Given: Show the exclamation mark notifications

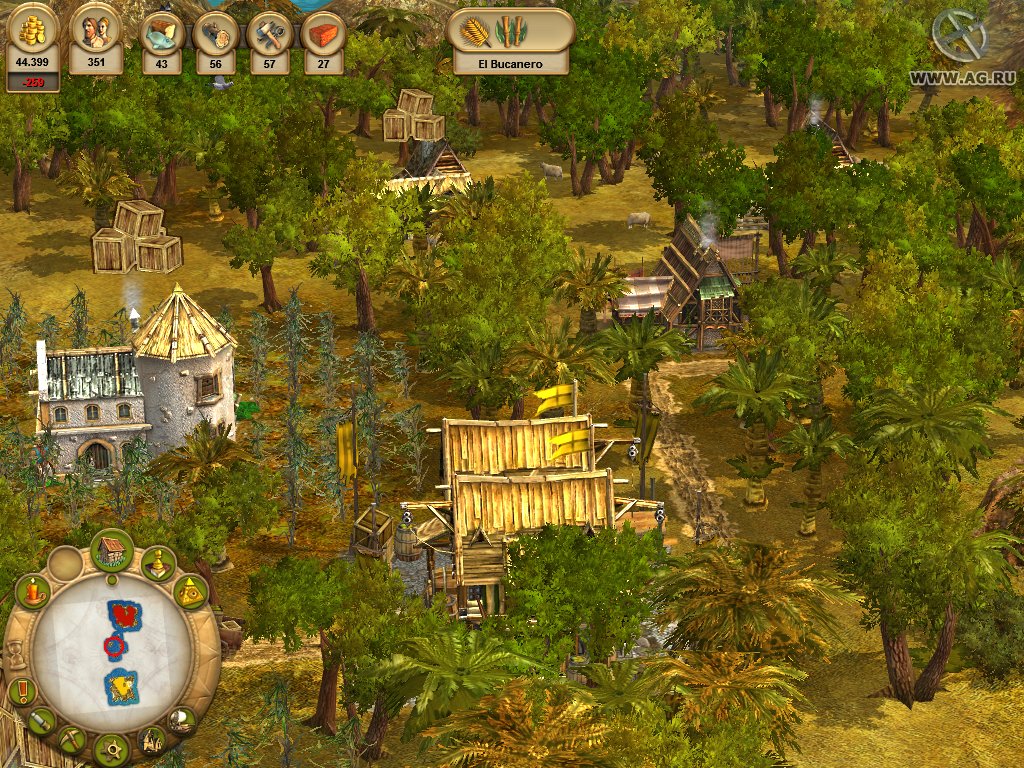Looking at the screenshot, I should [21, 691].
